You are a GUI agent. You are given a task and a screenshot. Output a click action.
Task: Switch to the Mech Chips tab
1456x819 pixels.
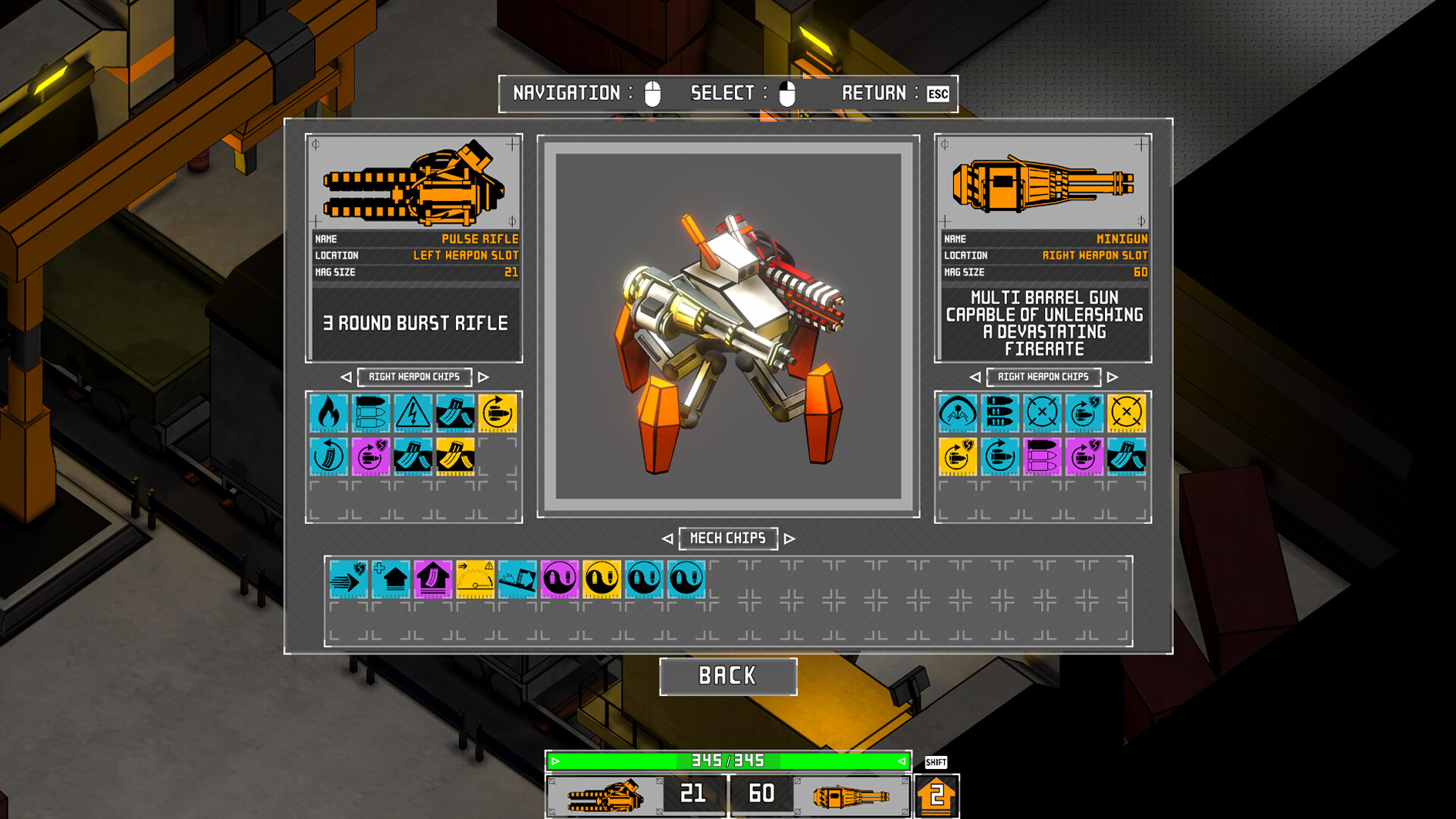tap(728, 538)
